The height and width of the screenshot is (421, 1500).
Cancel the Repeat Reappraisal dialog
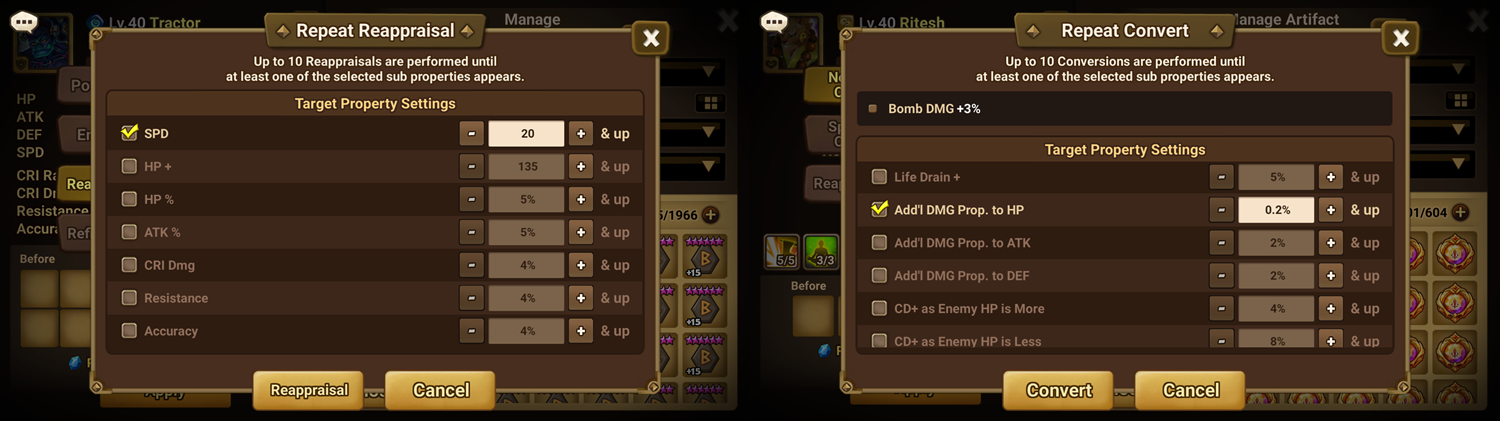tap(440, 390)
